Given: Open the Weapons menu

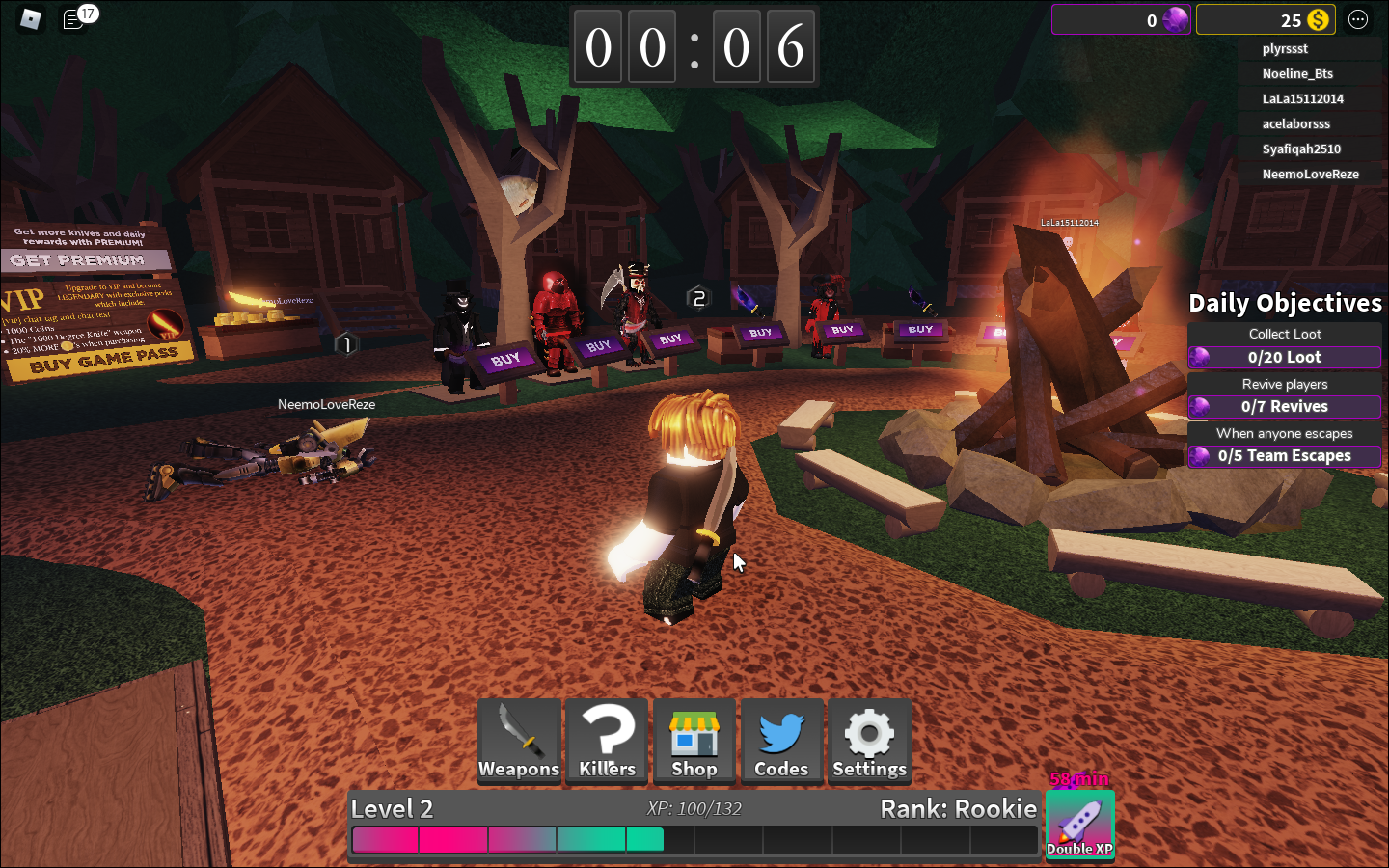Looking at the screenshot, I should (519, 741).
